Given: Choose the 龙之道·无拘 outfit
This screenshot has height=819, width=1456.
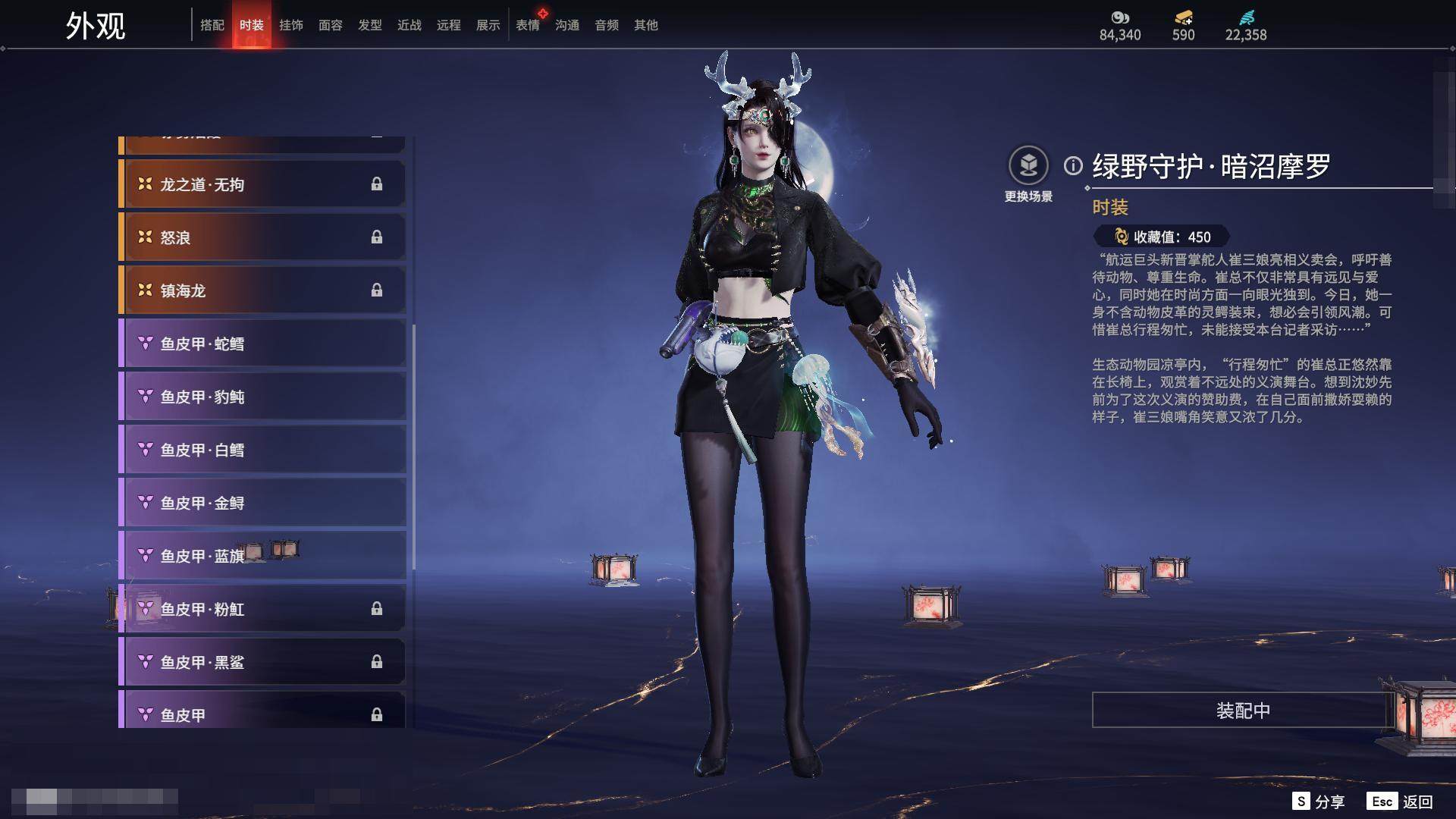Looking at the screenshot, I should click(x=262, y=184).
